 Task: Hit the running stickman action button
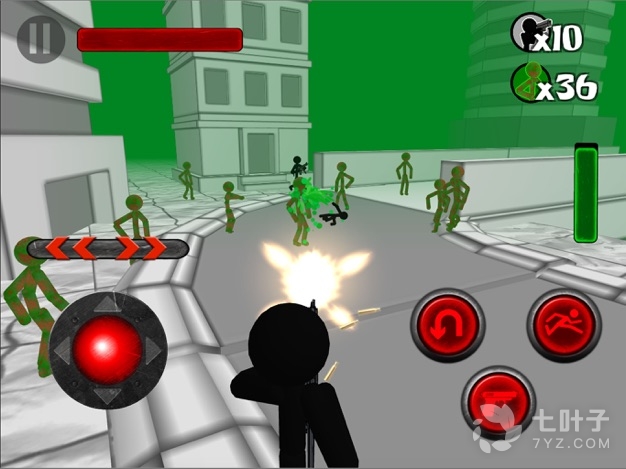coord(562,324)
